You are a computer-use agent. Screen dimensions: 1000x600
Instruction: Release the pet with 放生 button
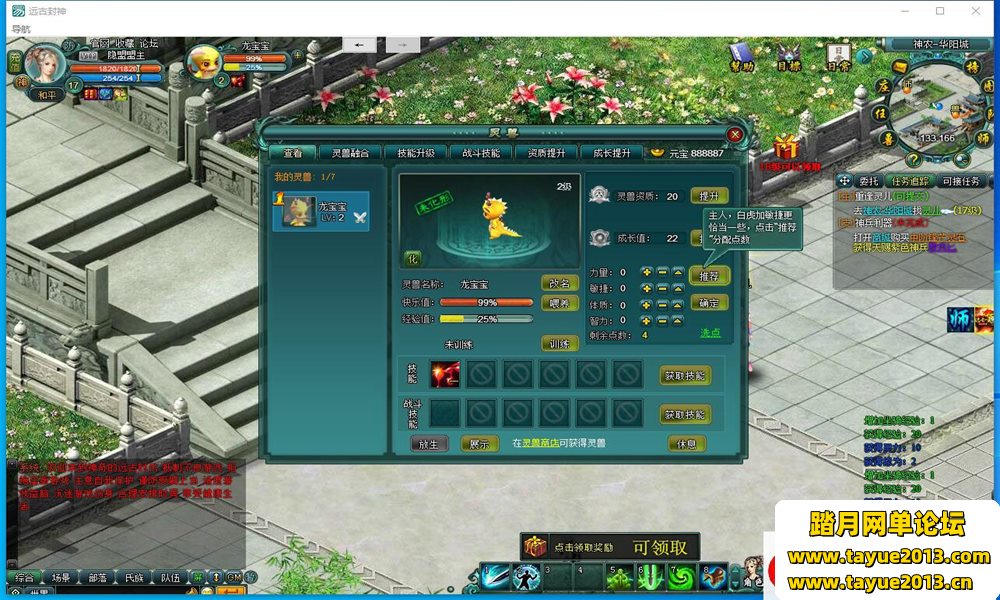429,443
